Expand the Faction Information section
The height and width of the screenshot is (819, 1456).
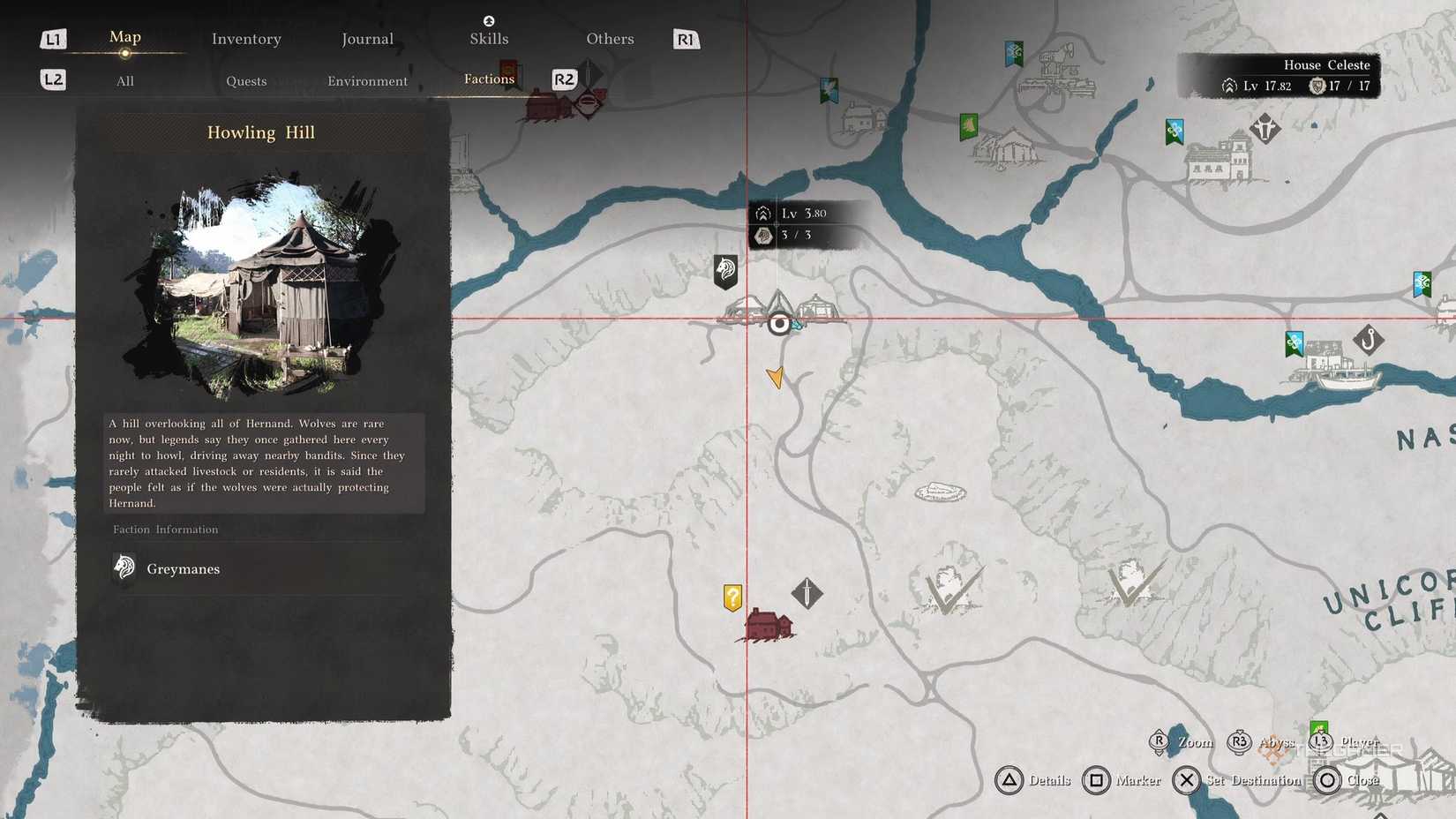(x=165, y=529)
